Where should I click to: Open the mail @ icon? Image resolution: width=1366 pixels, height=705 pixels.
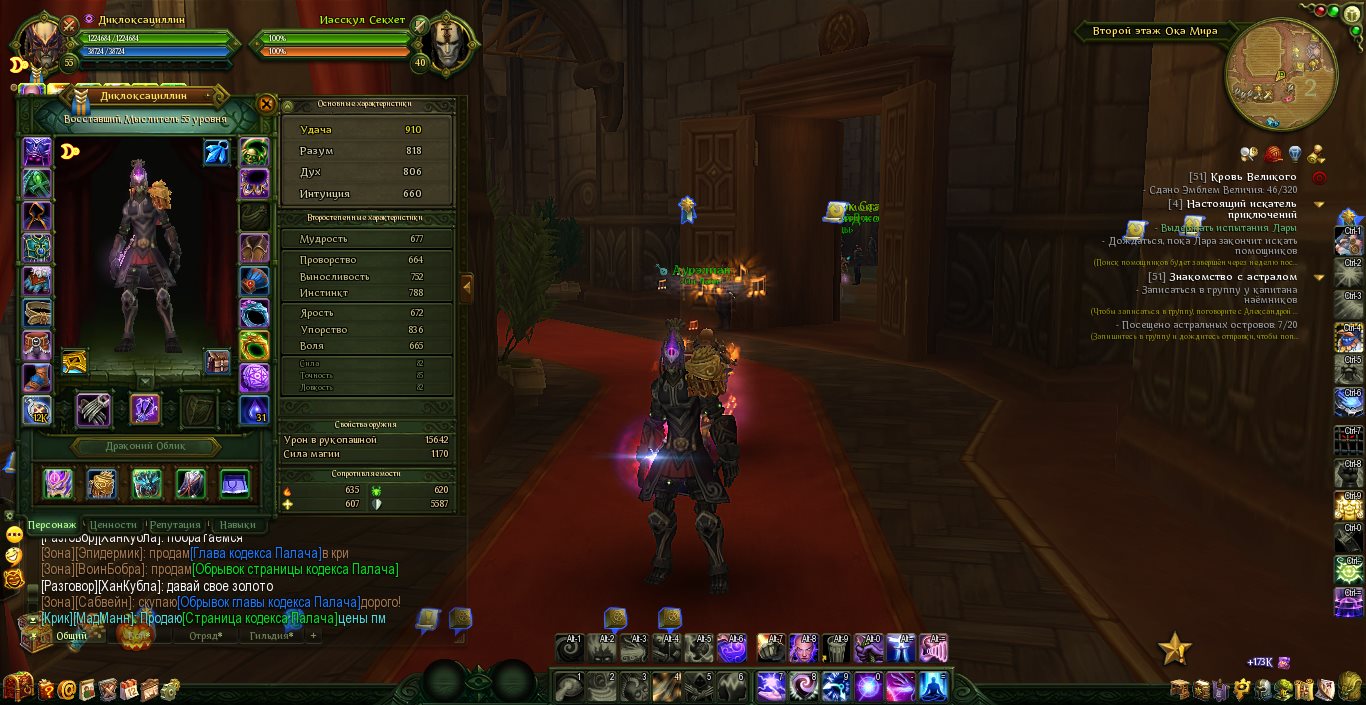coord(67,689)
